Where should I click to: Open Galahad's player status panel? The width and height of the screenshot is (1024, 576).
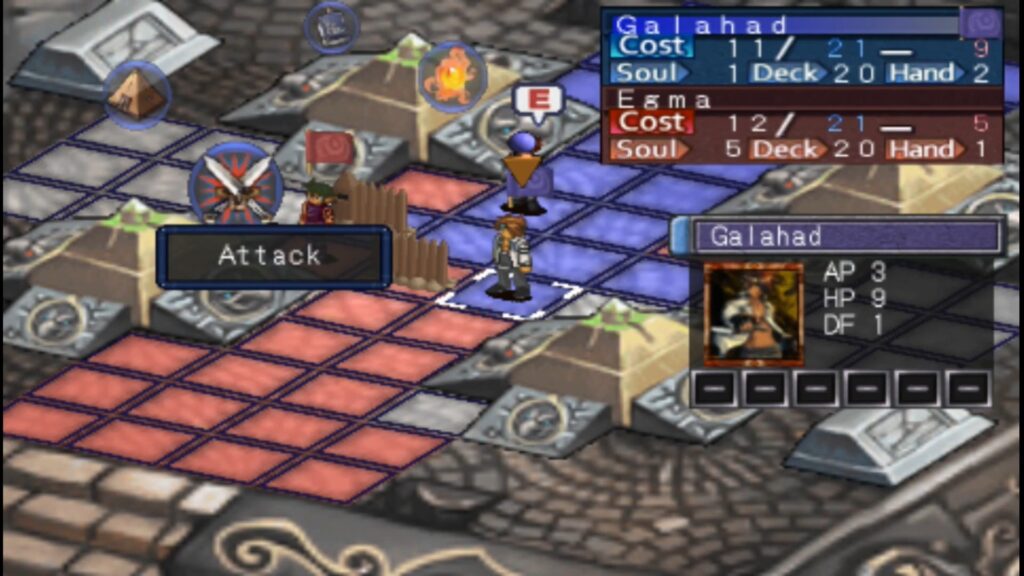(802, 47)
